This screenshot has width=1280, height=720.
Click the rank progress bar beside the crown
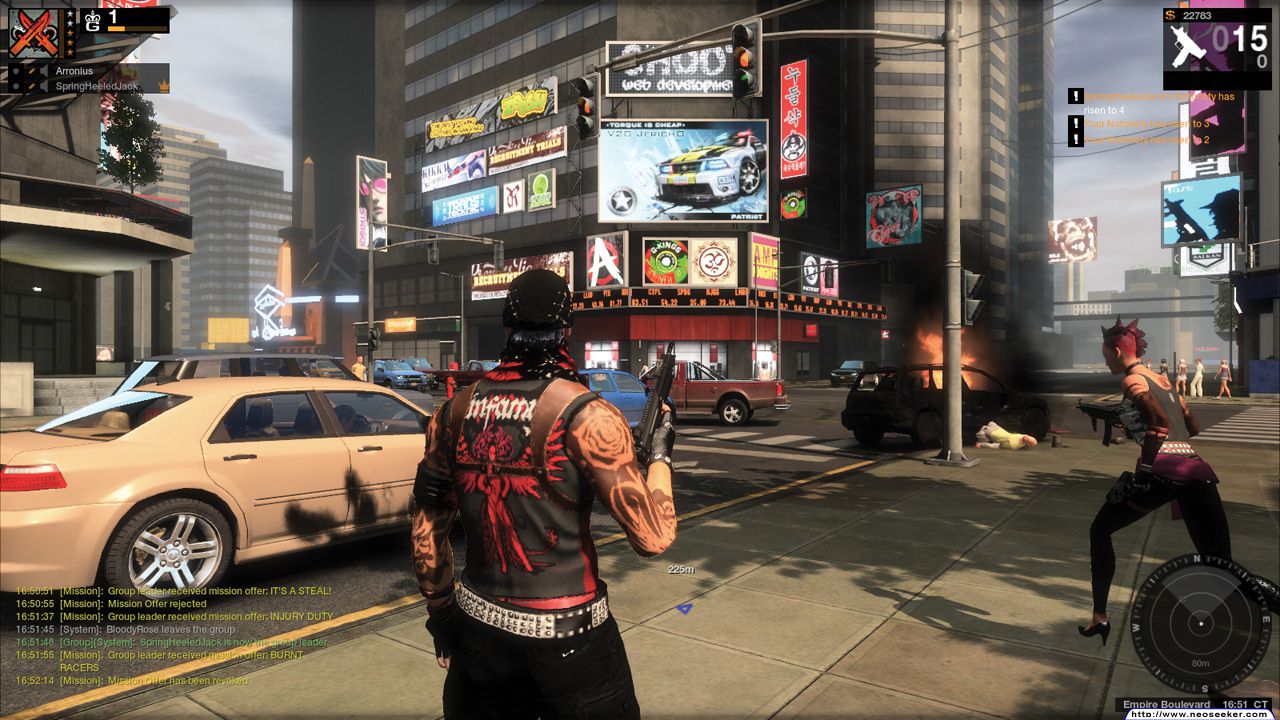(138, 29)
